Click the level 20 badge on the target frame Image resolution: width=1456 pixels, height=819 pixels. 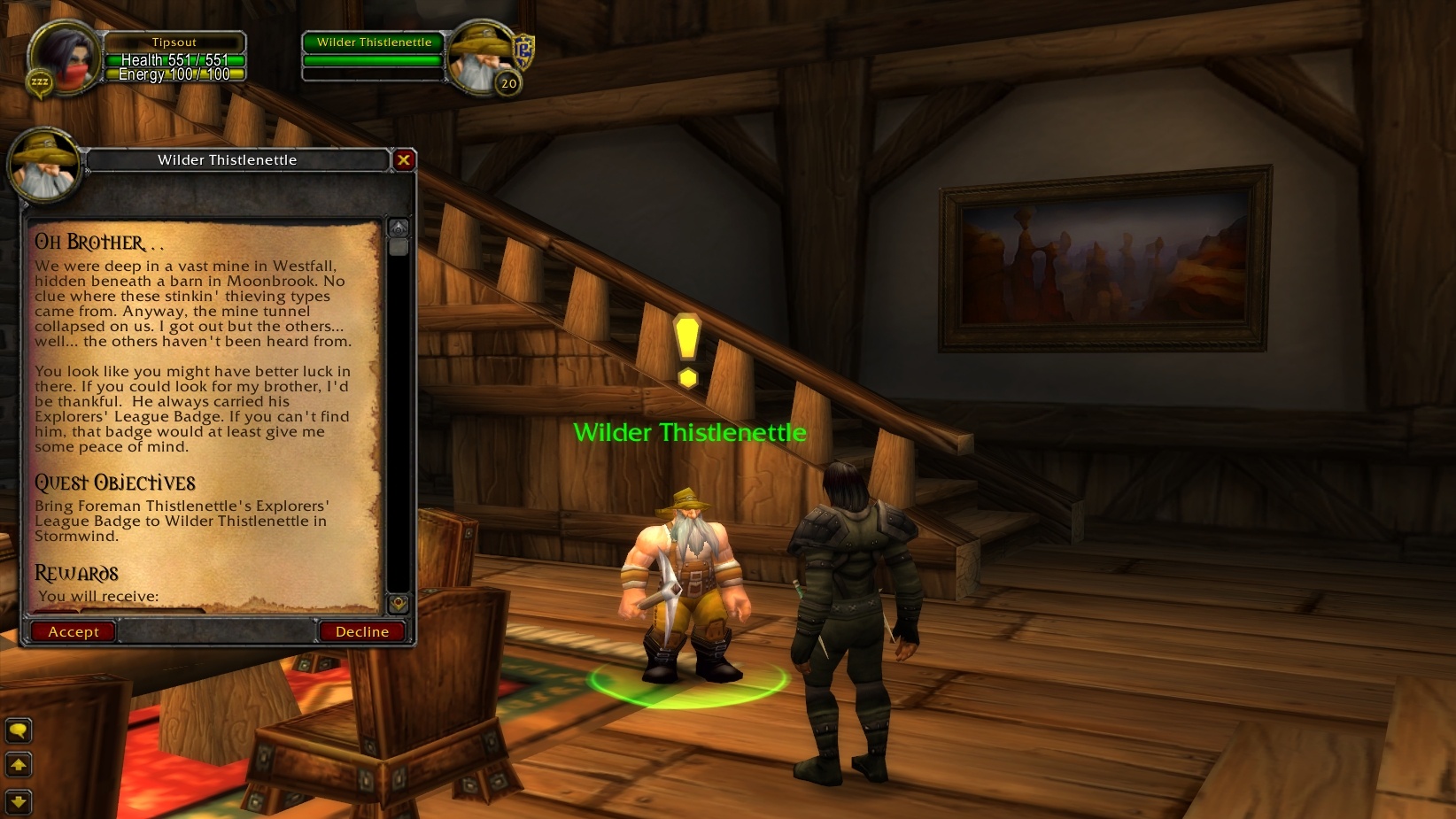(x=507, y=83)
